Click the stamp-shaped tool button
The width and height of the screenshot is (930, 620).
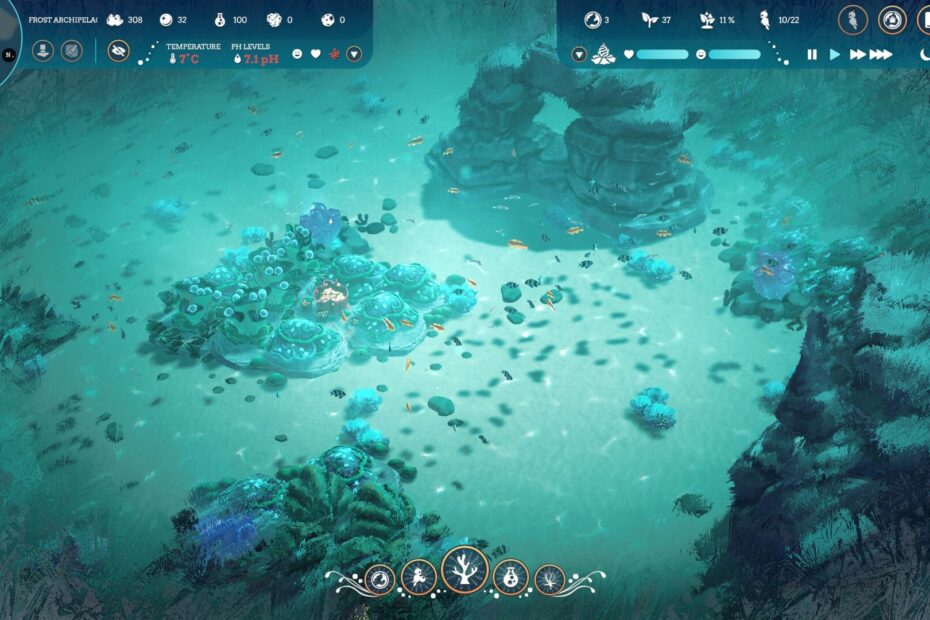point(43,50)
